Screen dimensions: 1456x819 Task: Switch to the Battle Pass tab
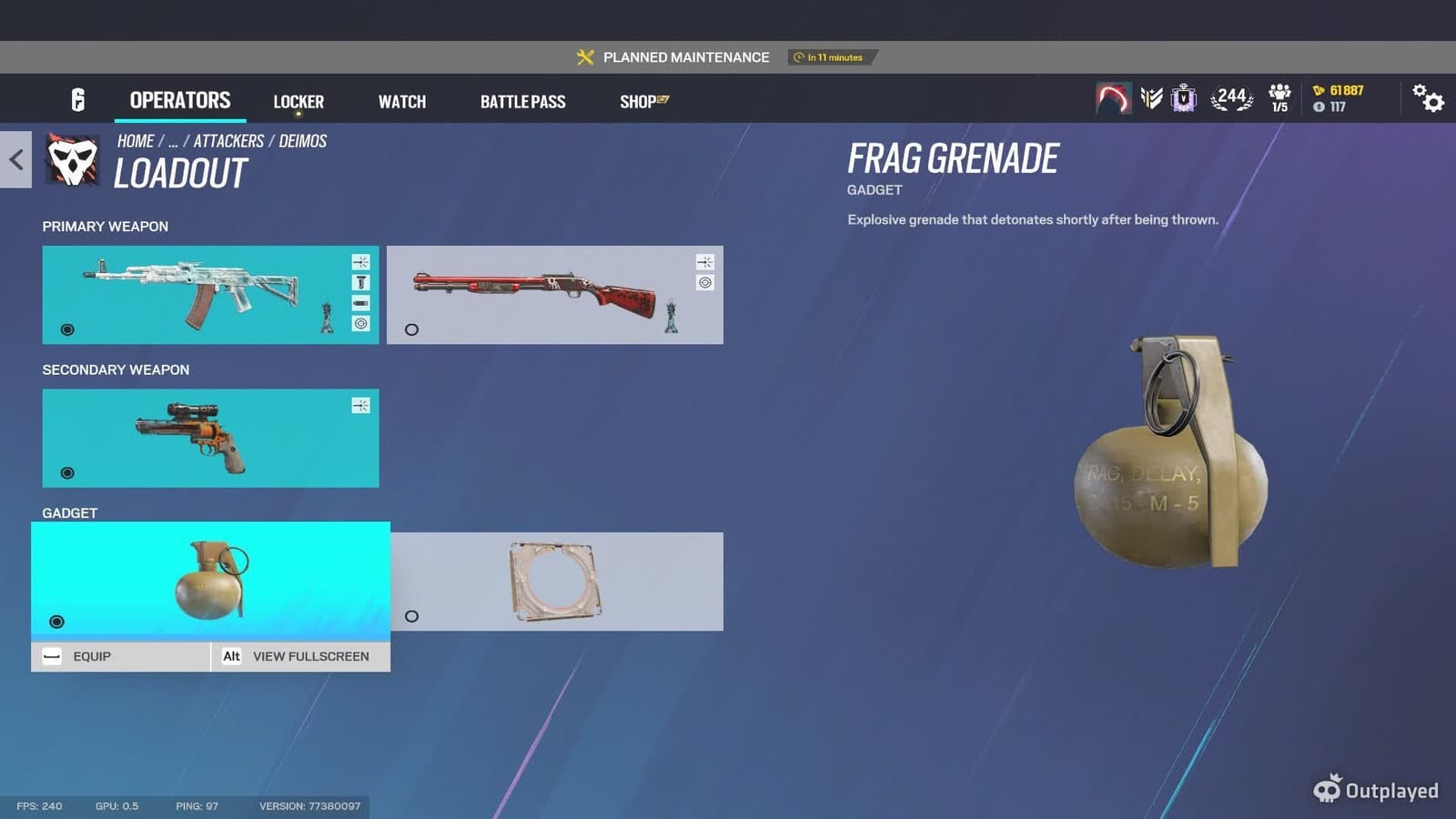pyautogui.click(x=523, y=101)
